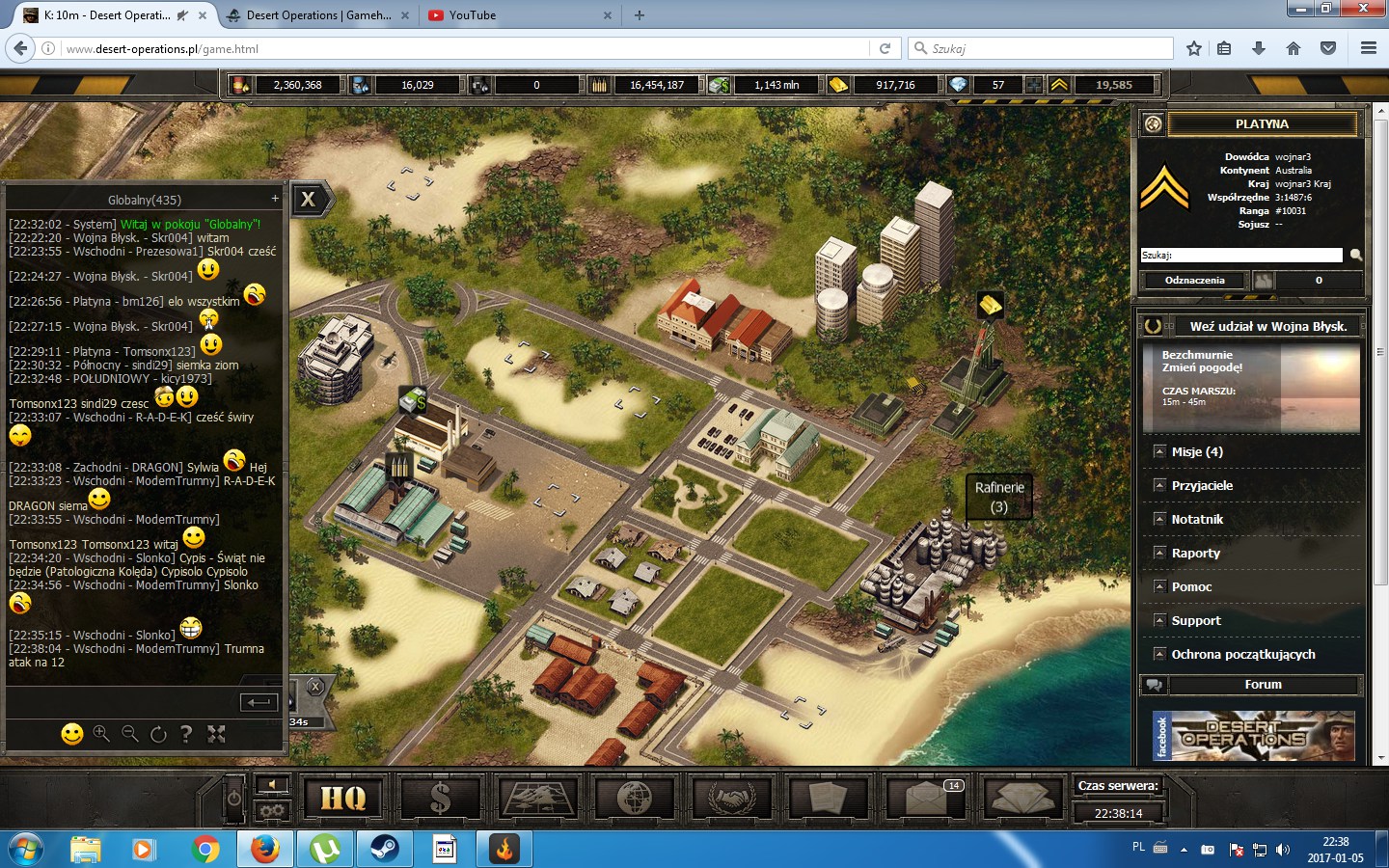
Task: Open the globe world view
Action: [634, 798]
